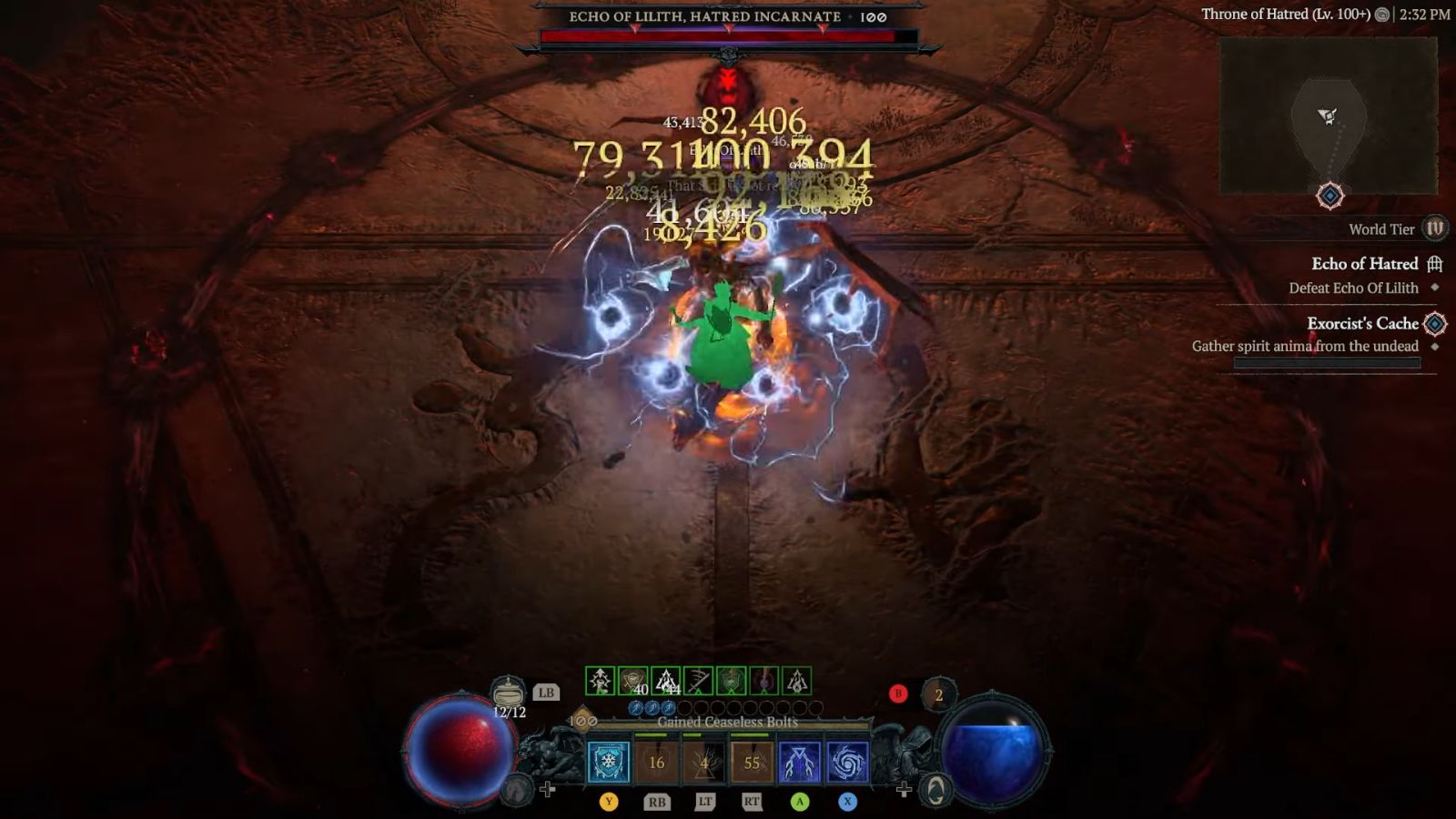
Task: Click the green A button prompt
Action: [x=800, y=802]
